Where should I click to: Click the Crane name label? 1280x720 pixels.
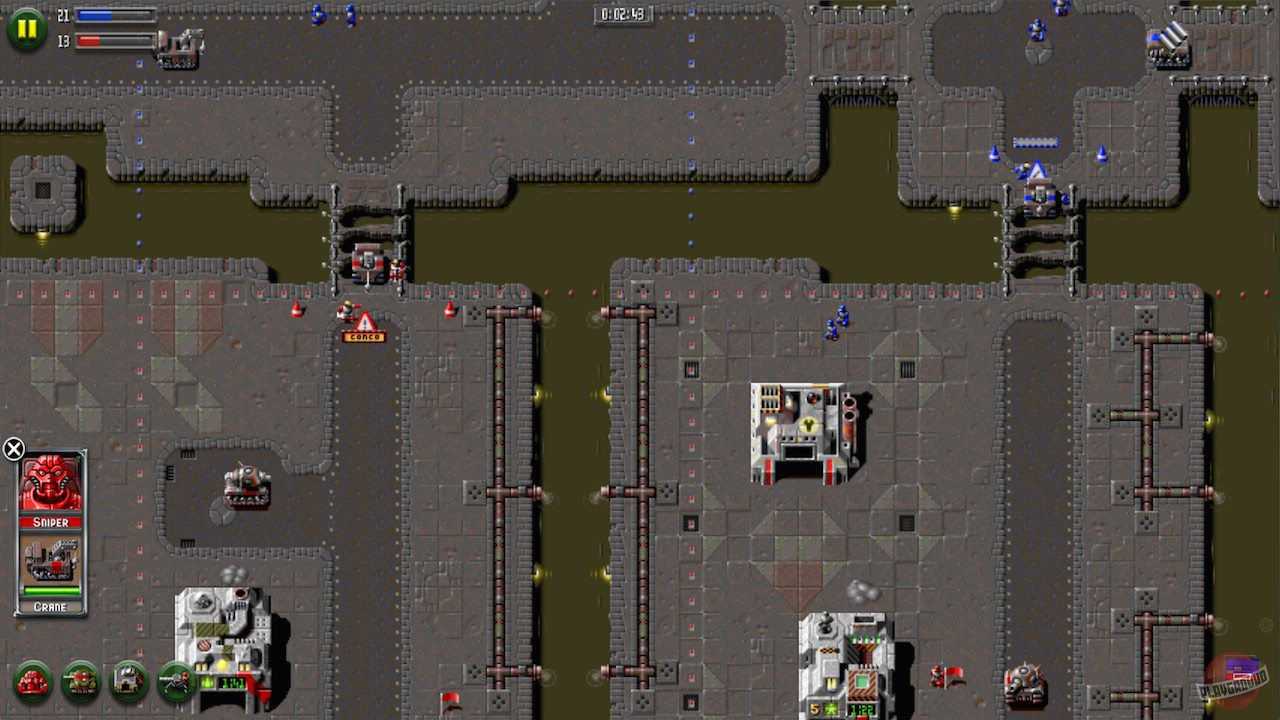click(50, 607)
